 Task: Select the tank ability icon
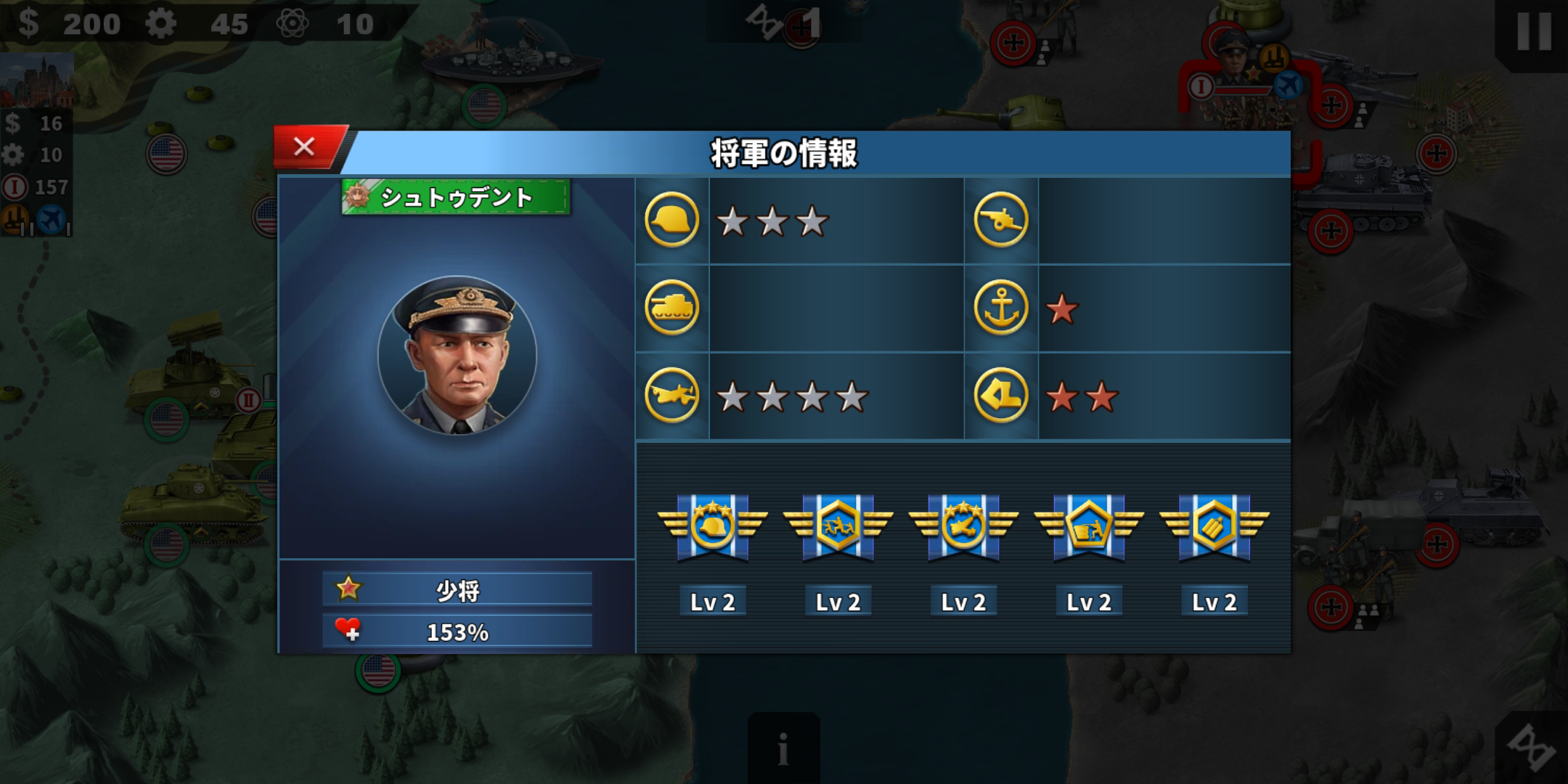pos(671,308)
